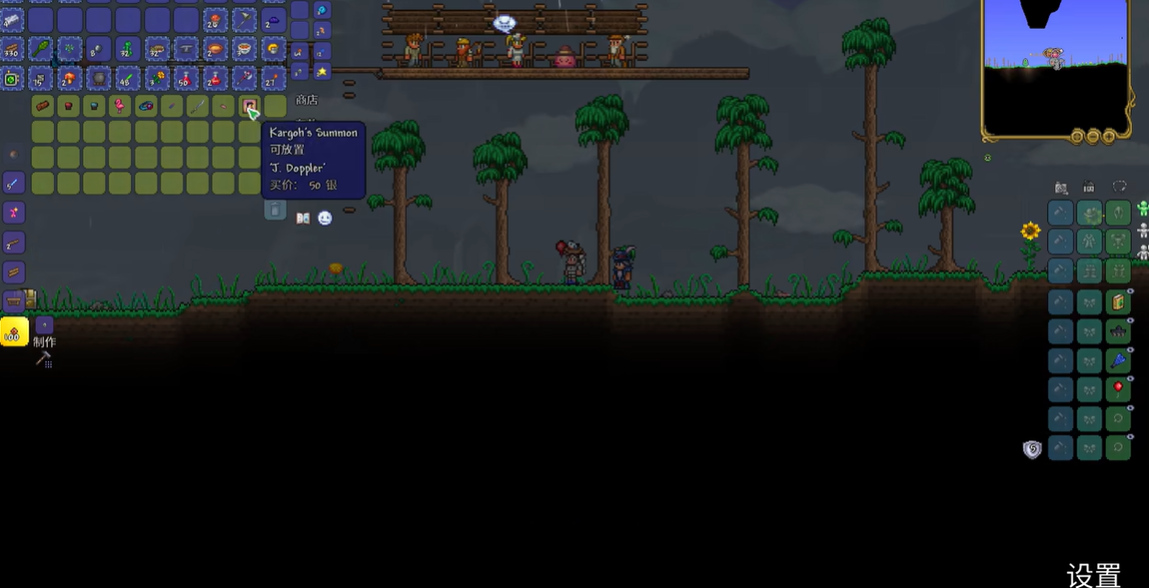Click the minimap view

click(1056, 65)
